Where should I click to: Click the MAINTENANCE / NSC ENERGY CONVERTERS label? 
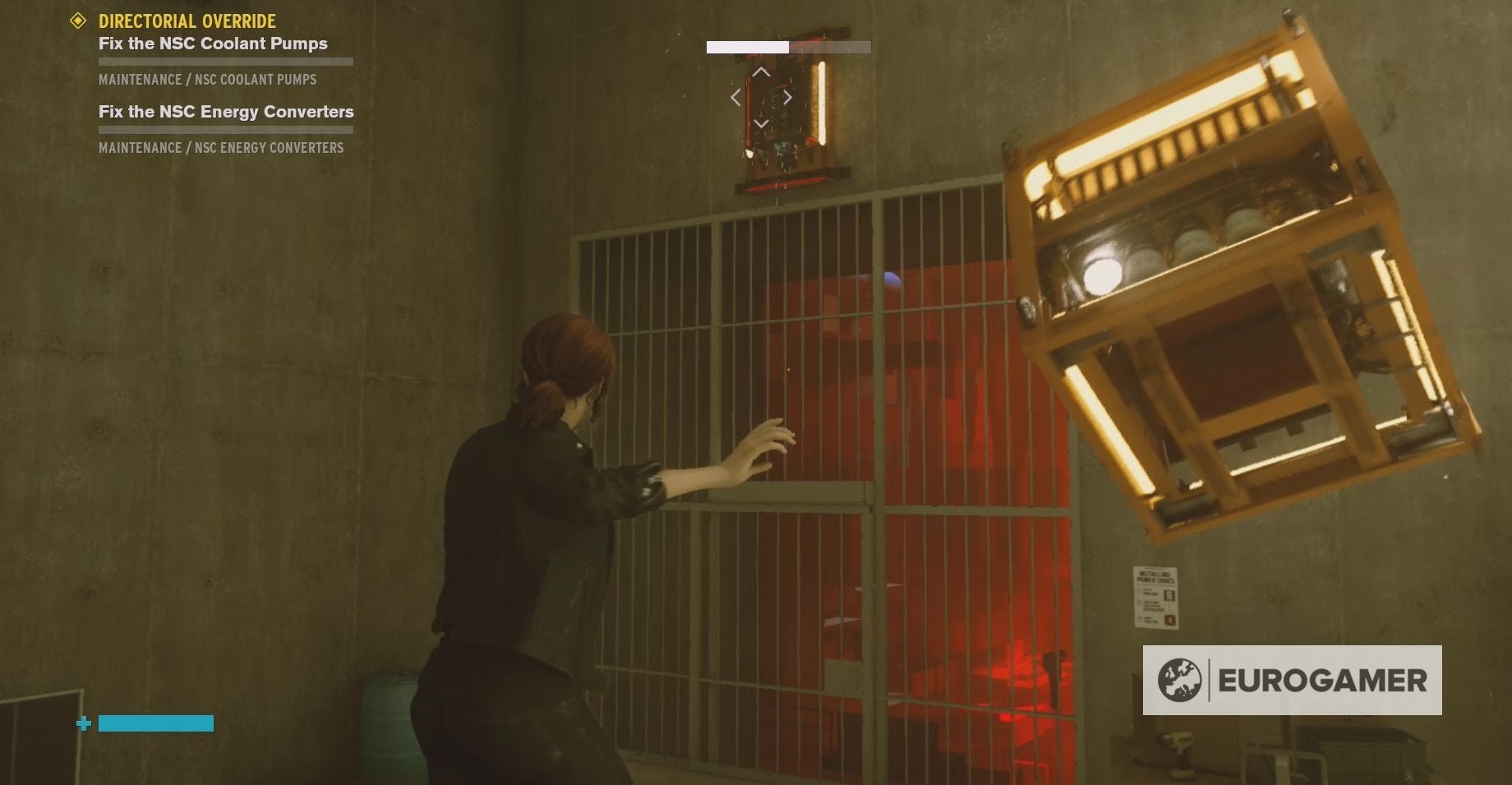click(221, 148)
